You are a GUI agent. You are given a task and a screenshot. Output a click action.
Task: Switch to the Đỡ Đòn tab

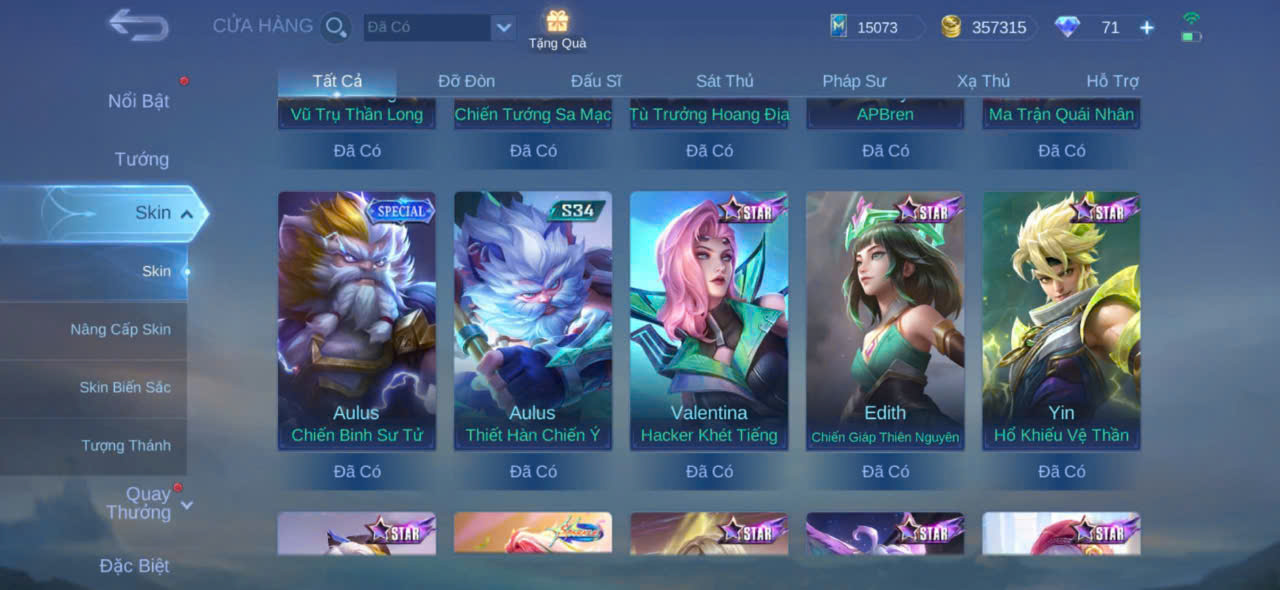pyautogui.click(x=466, y=81)
